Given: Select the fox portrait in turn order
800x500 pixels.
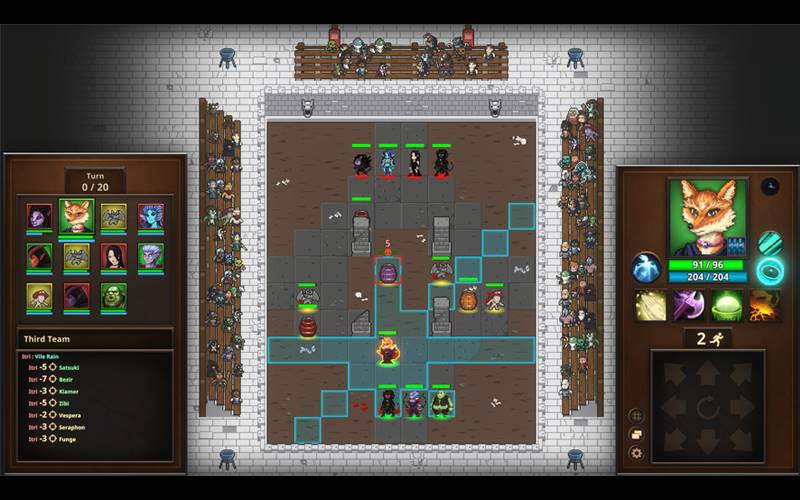Looking at the screenshot, I should (x=76, y=217).
